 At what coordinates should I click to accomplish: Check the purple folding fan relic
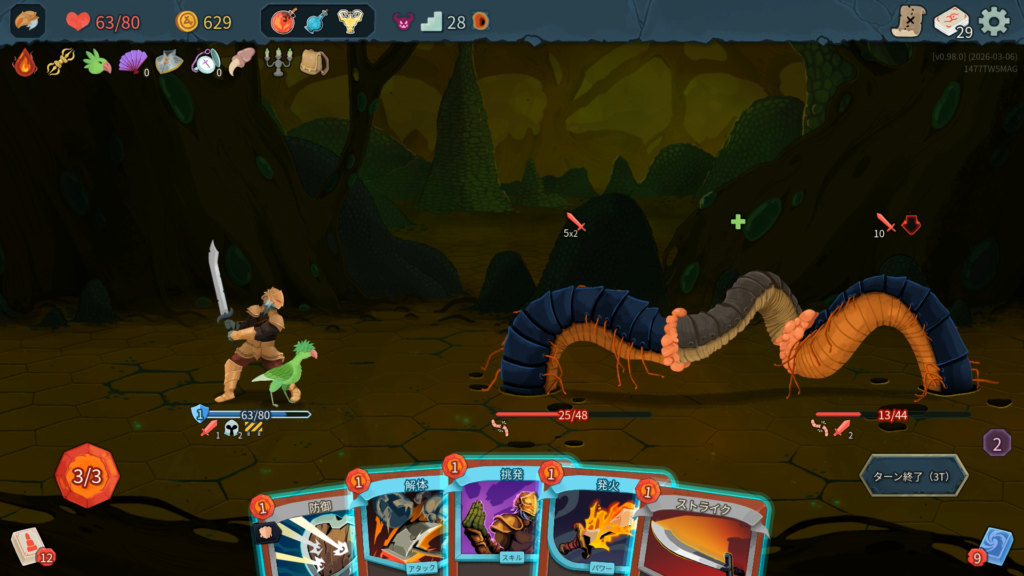click(x=132, y=63)
